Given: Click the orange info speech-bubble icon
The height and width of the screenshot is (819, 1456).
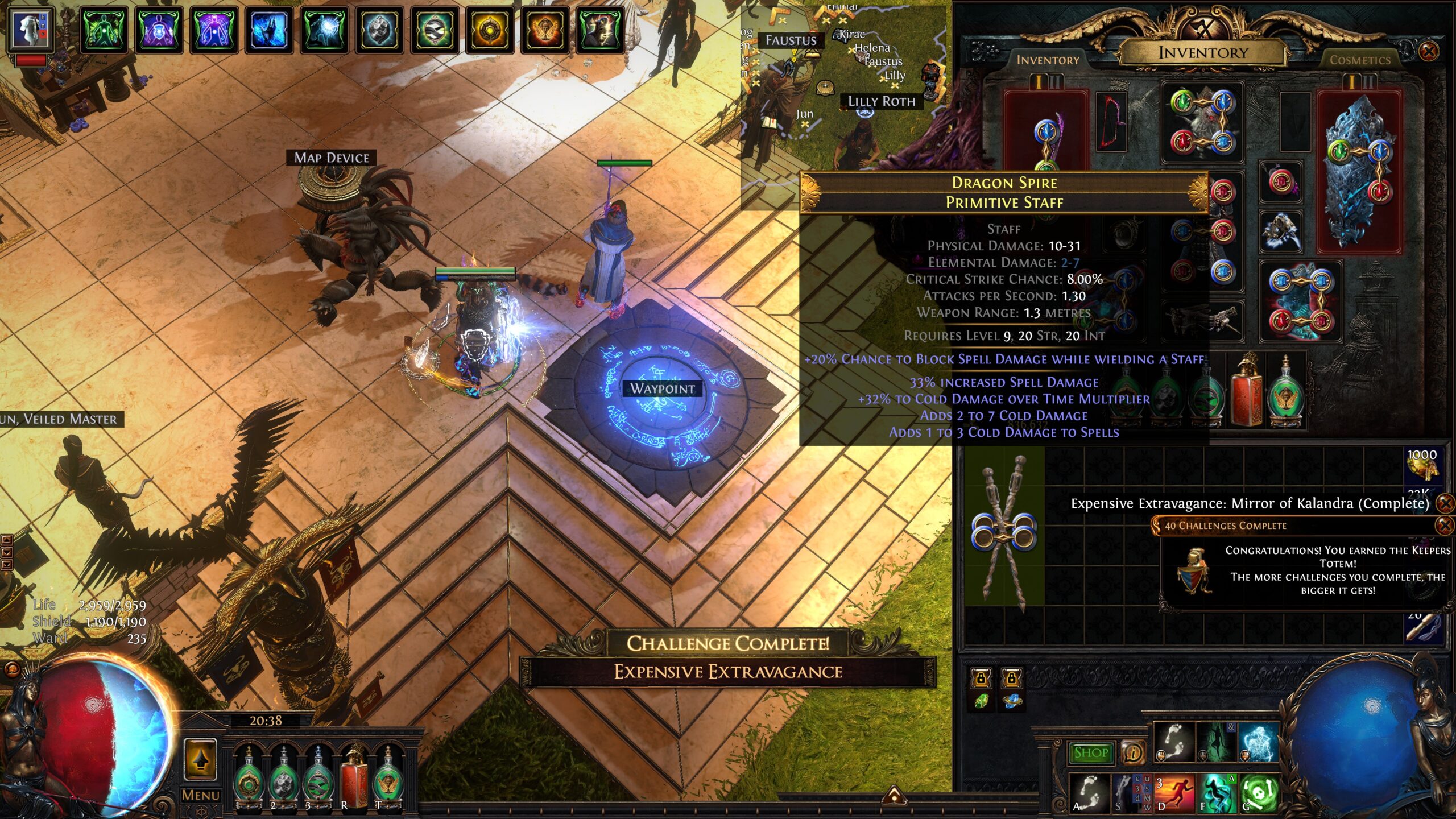Looking at the screenshot, I should pos(1133,753).
